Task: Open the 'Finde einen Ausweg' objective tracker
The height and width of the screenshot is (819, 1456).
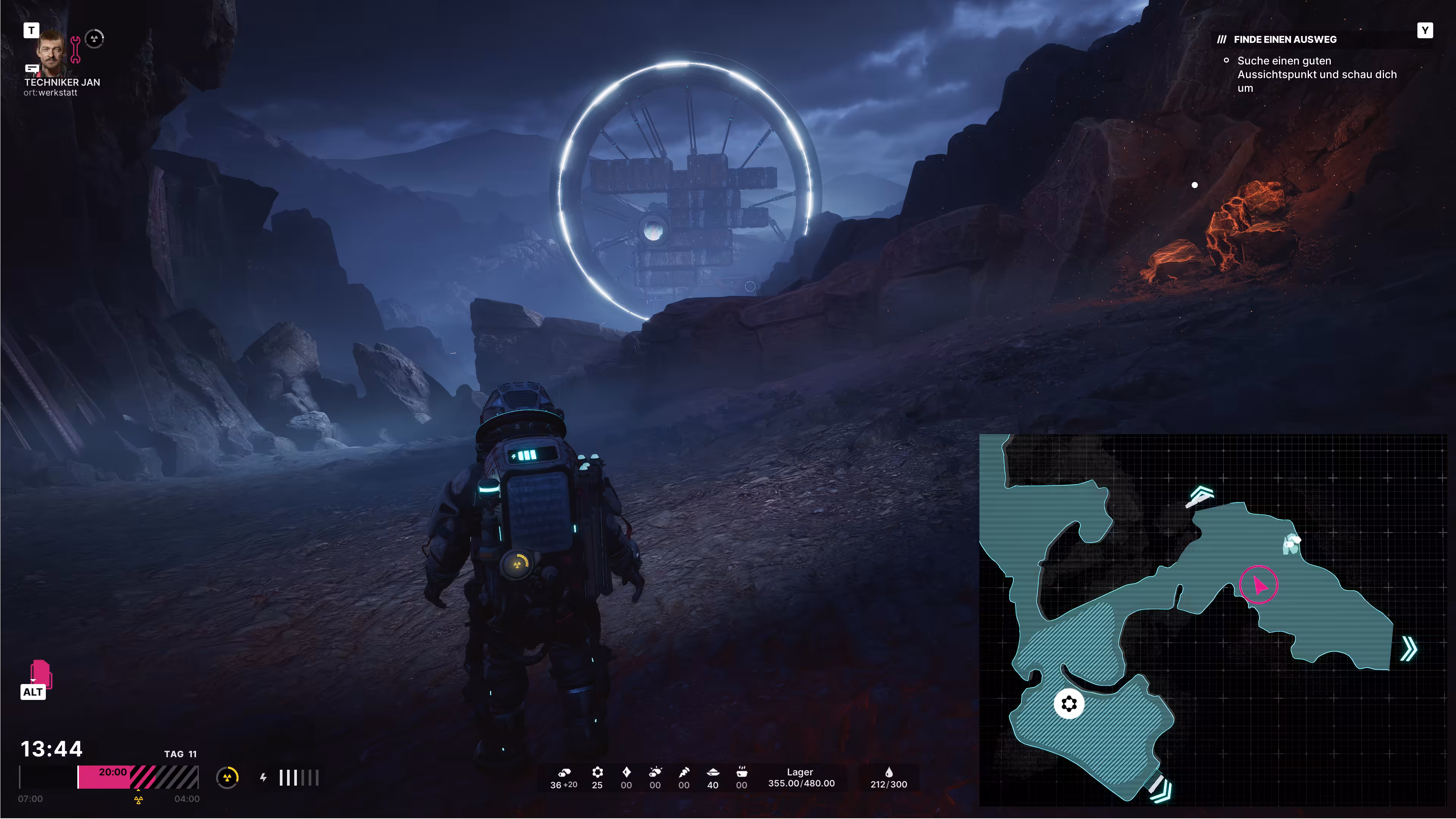Action: point(1285,39)
